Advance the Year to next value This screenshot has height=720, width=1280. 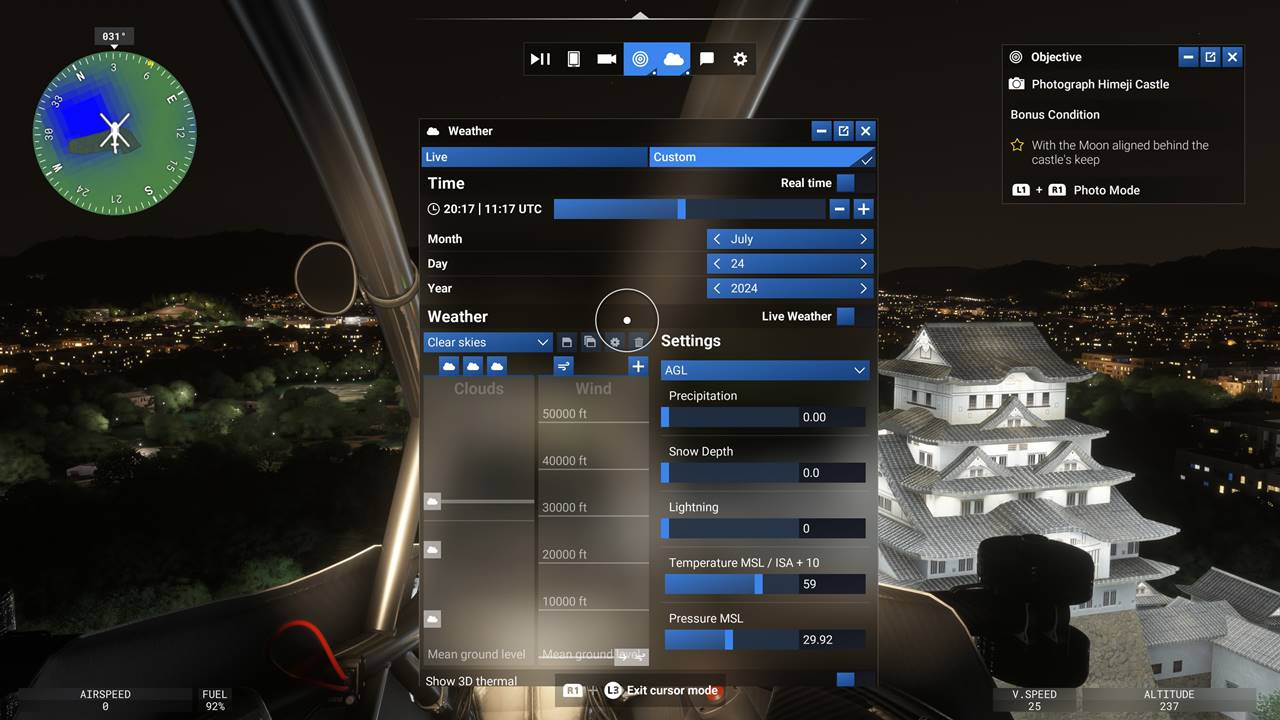click(863, 288)
